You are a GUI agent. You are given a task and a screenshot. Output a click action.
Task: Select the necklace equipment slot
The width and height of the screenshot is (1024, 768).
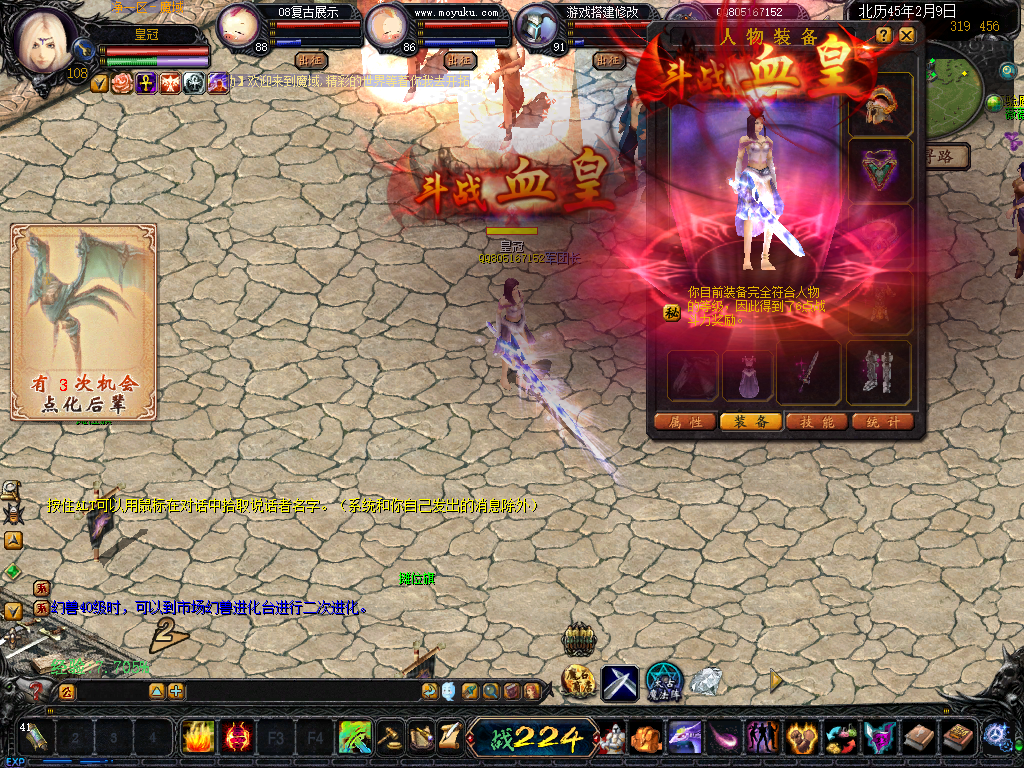(880, 170)
